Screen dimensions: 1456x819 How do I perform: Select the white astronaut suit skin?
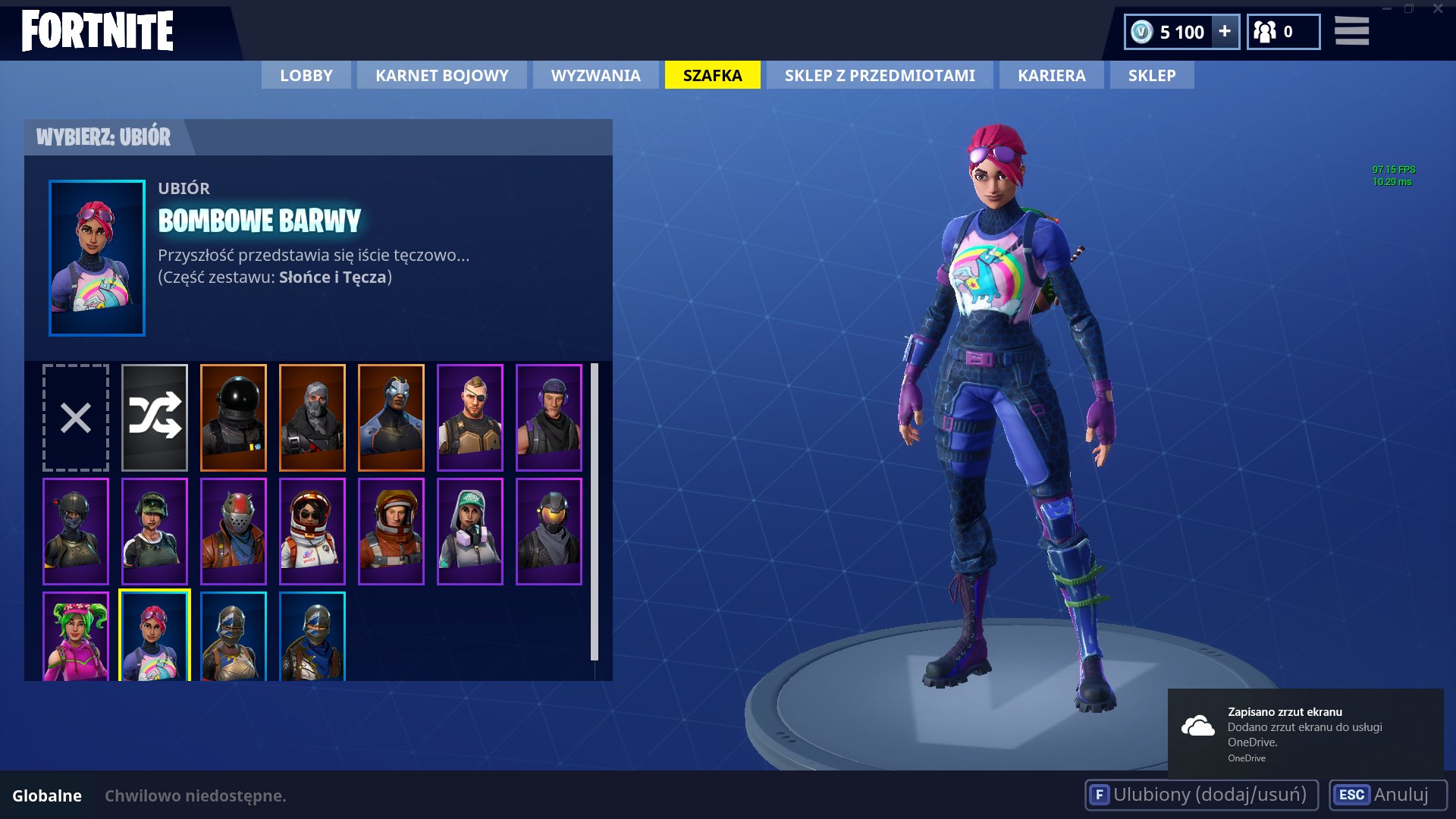click(x=312, y=530)
